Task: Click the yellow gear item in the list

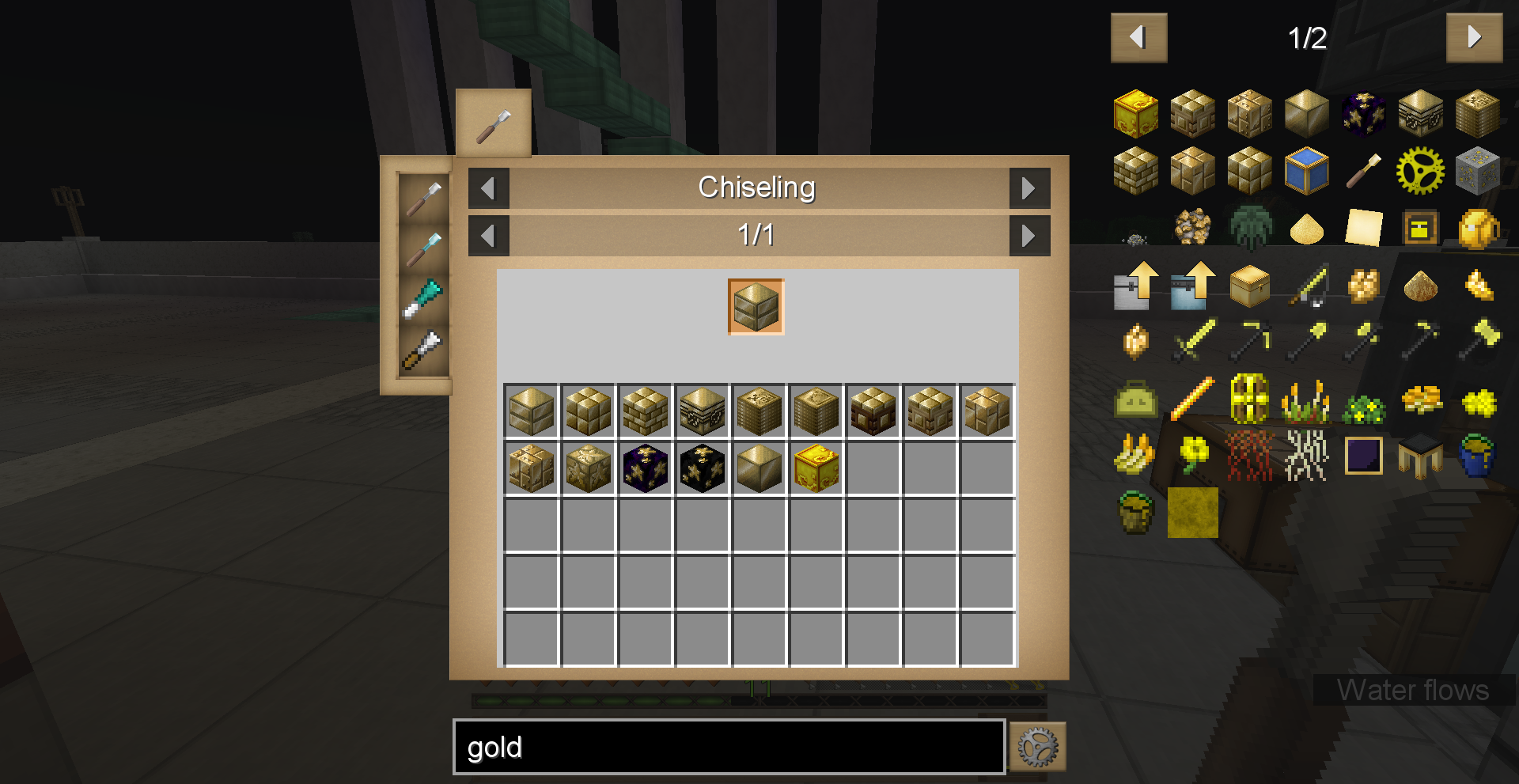Action: [1420, 170]
